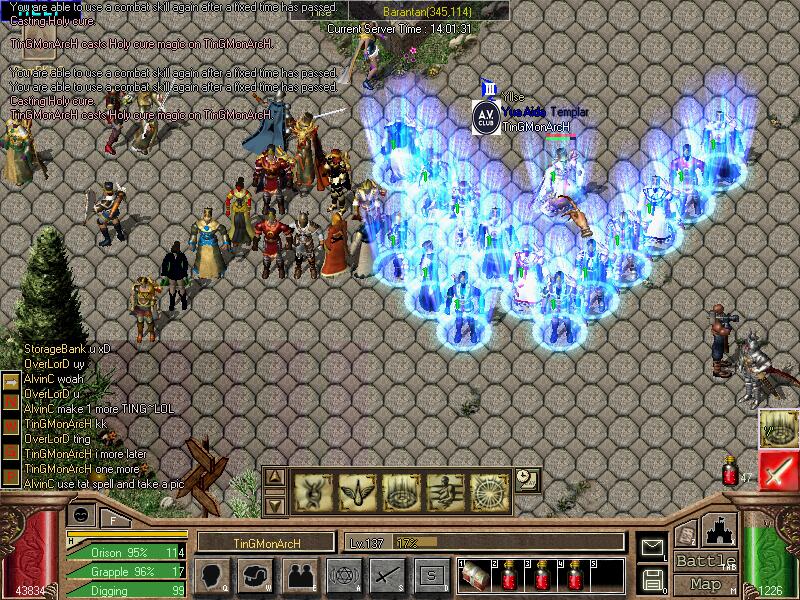Activate the winged emblem skill icon
The width and height of the screenshot is (800, 600).
pyautogui.click(x=357, y=491)
